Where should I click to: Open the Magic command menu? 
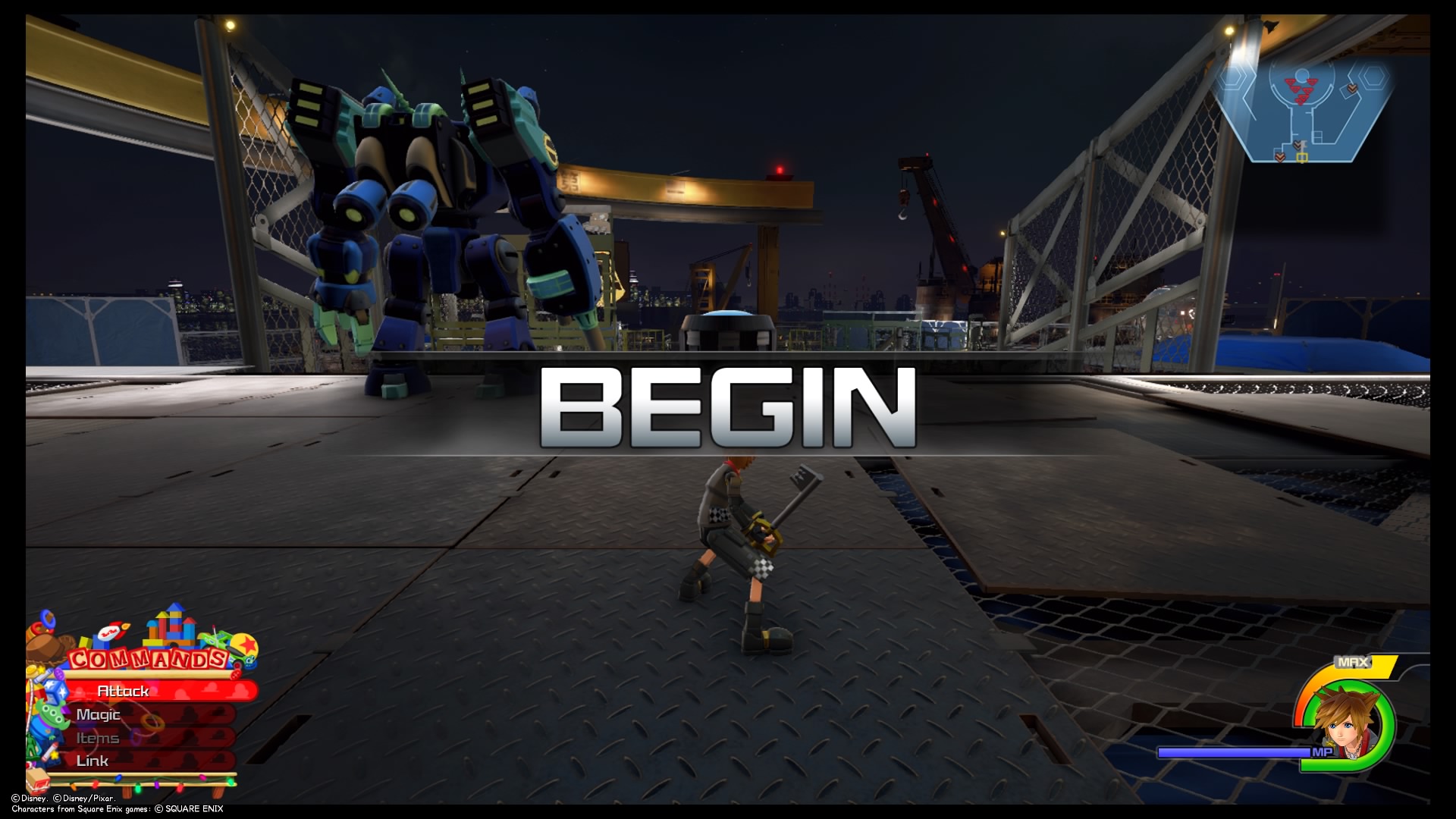point(99,714)
